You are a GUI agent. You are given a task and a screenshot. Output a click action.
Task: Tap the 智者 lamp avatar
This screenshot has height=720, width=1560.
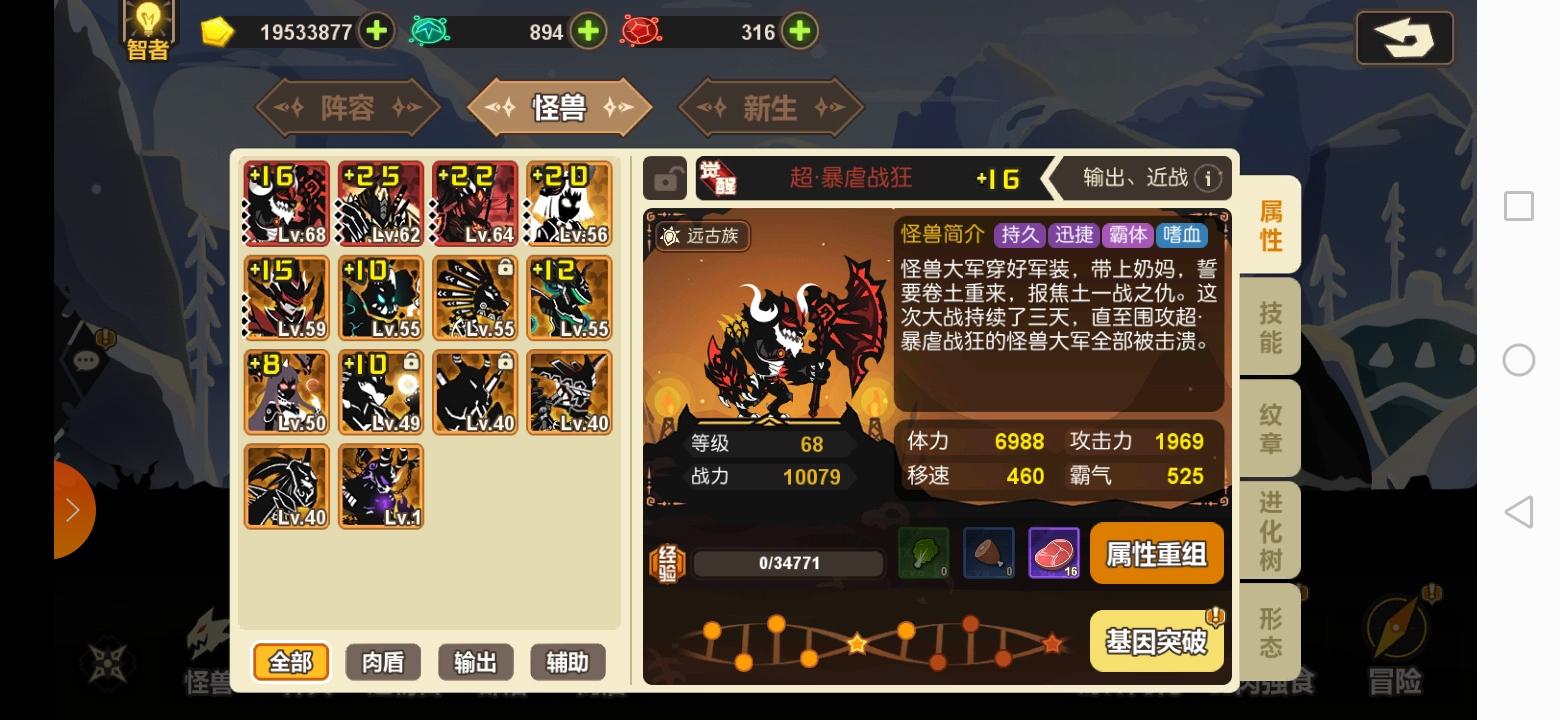tap(146, 30)
